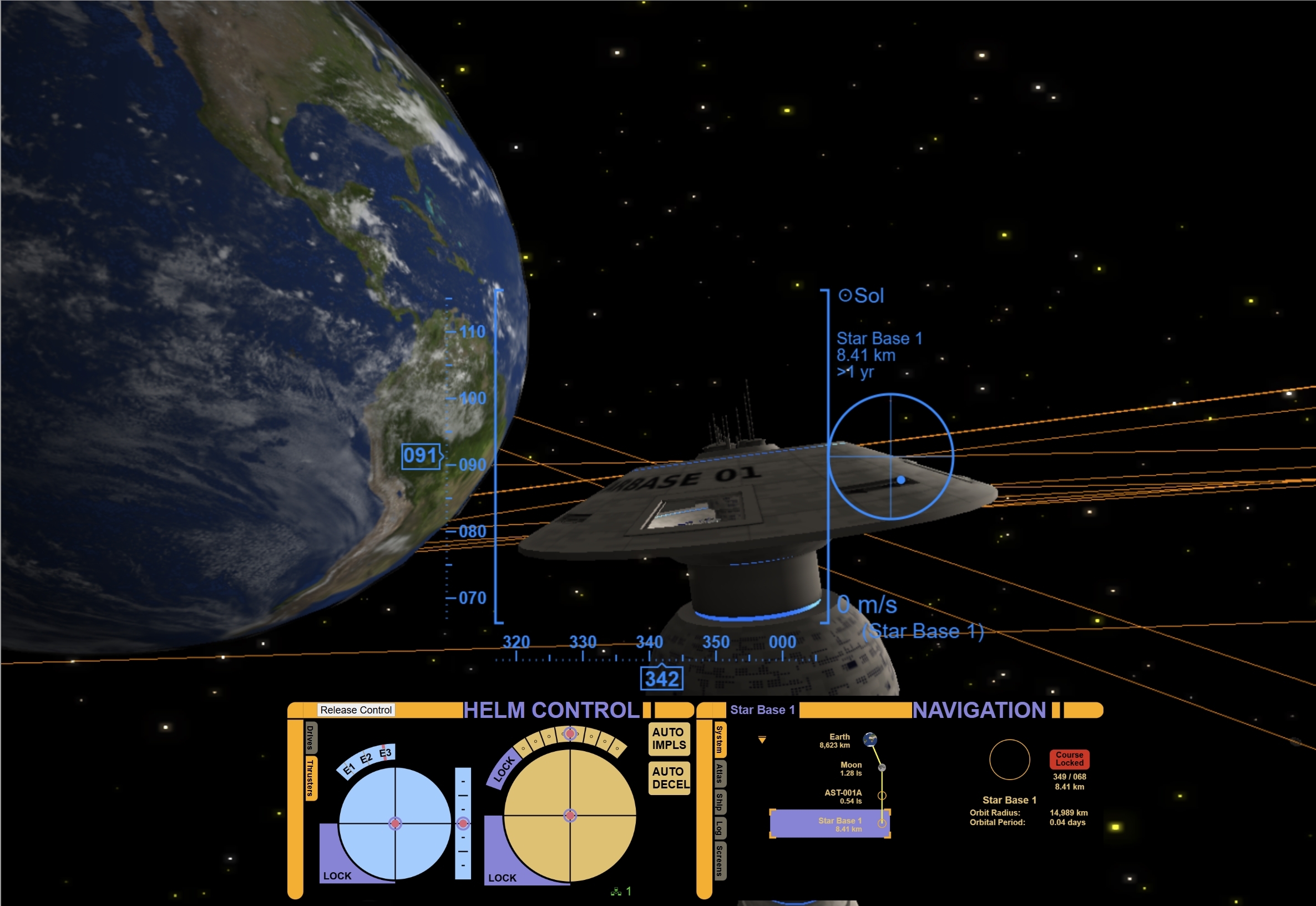Screen dimensions: 1316x906
Task: Click the AST-001A asteroid marker circle
Action: (882, 796)
